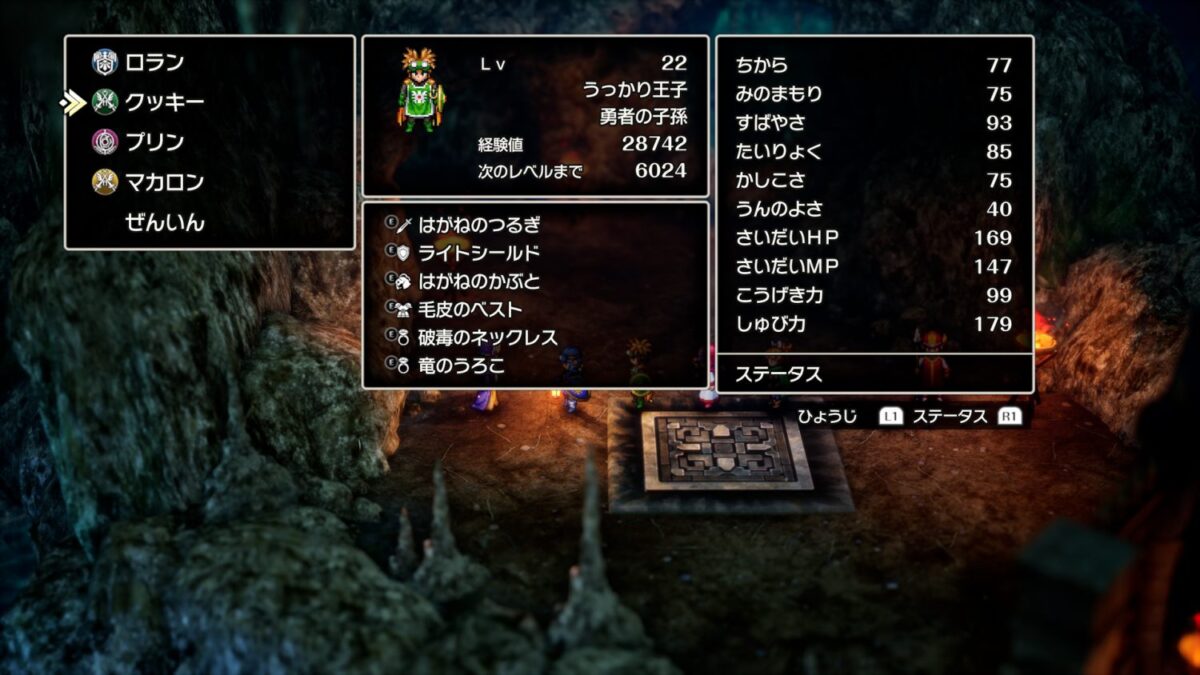Click the 竜のうろこ accessory slot
This screenshot has width=1200, height=675.
(461, 366)
